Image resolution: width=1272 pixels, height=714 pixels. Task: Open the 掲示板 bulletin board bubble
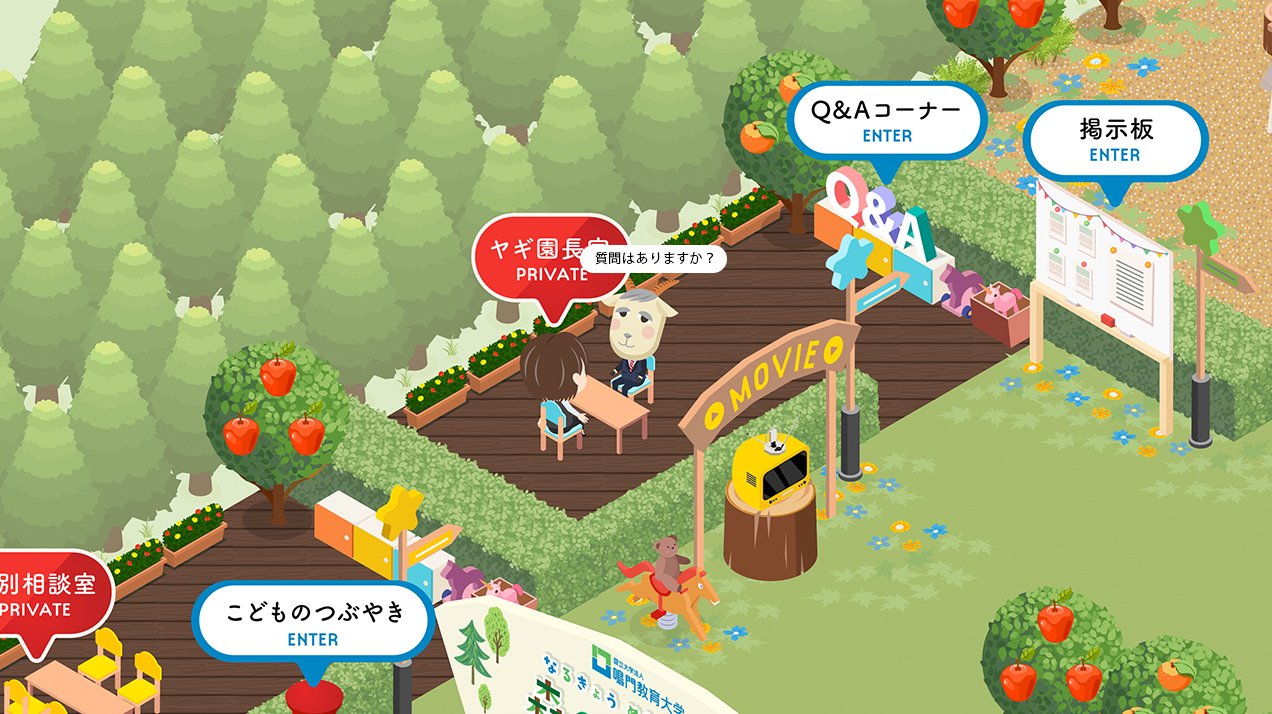pos(1115,140)
